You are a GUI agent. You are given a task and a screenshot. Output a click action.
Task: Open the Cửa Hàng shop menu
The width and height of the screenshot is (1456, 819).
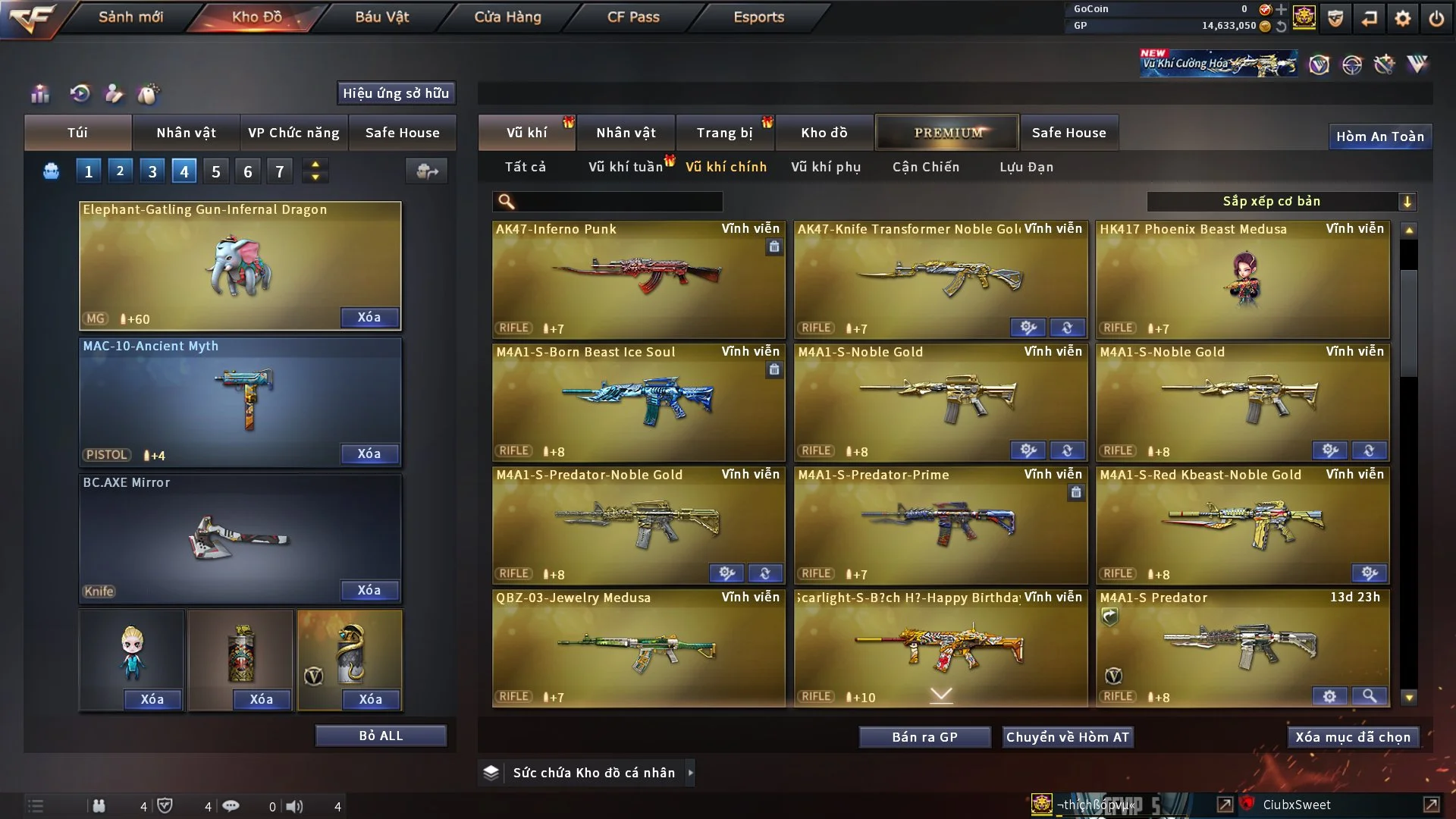[x=507, y=17]
